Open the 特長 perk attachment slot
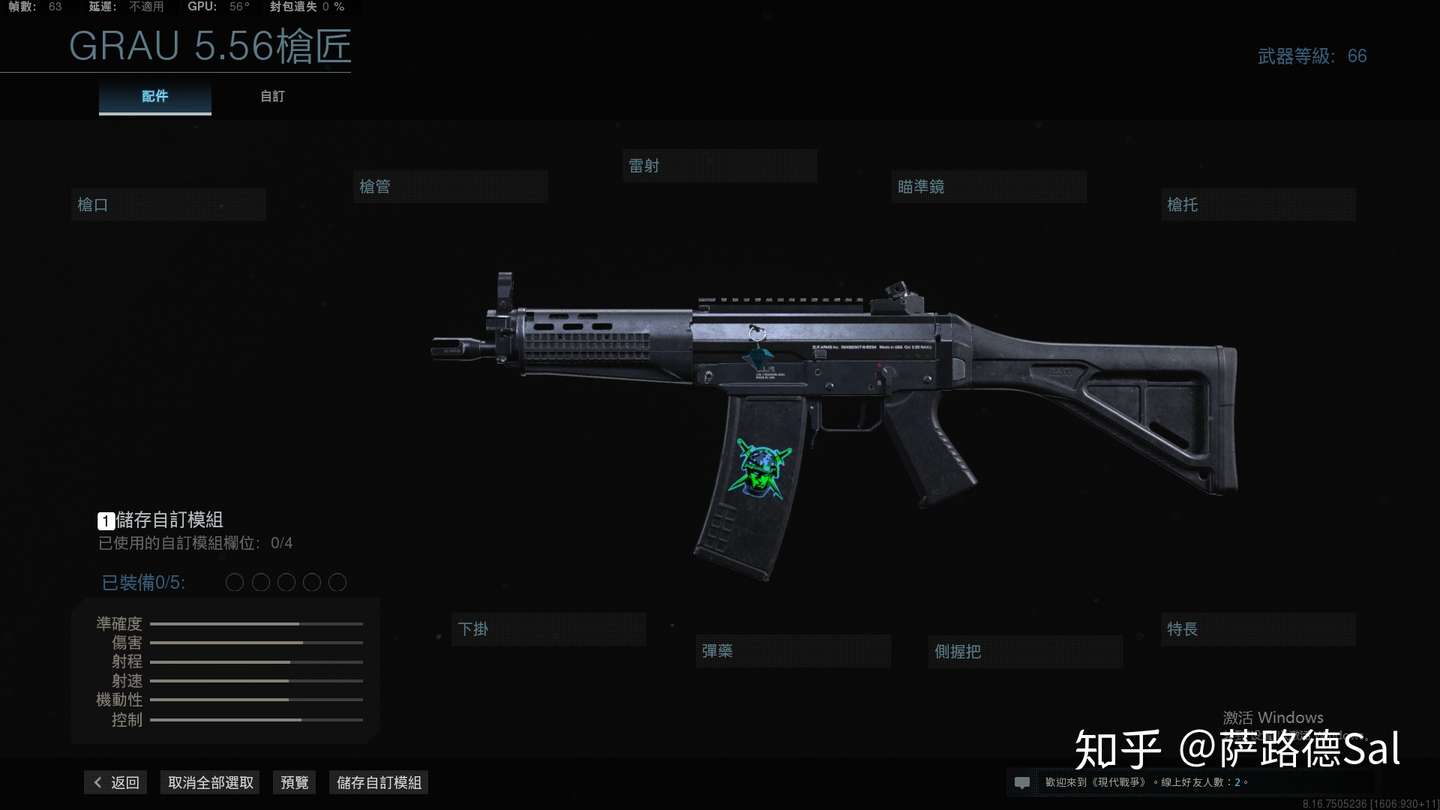Viewport: 1440px width, 810px height. 1258,629
